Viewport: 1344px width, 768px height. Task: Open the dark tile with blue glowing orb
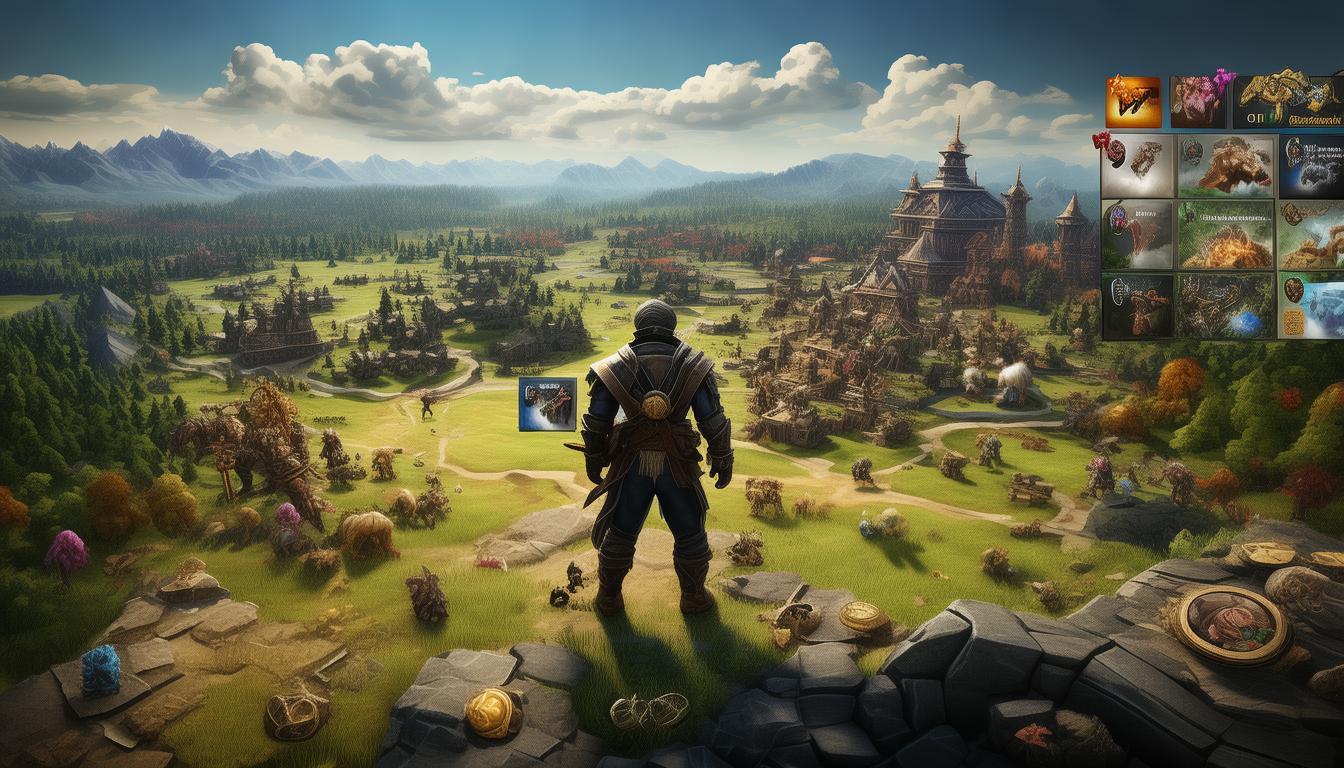[1225, 306]
